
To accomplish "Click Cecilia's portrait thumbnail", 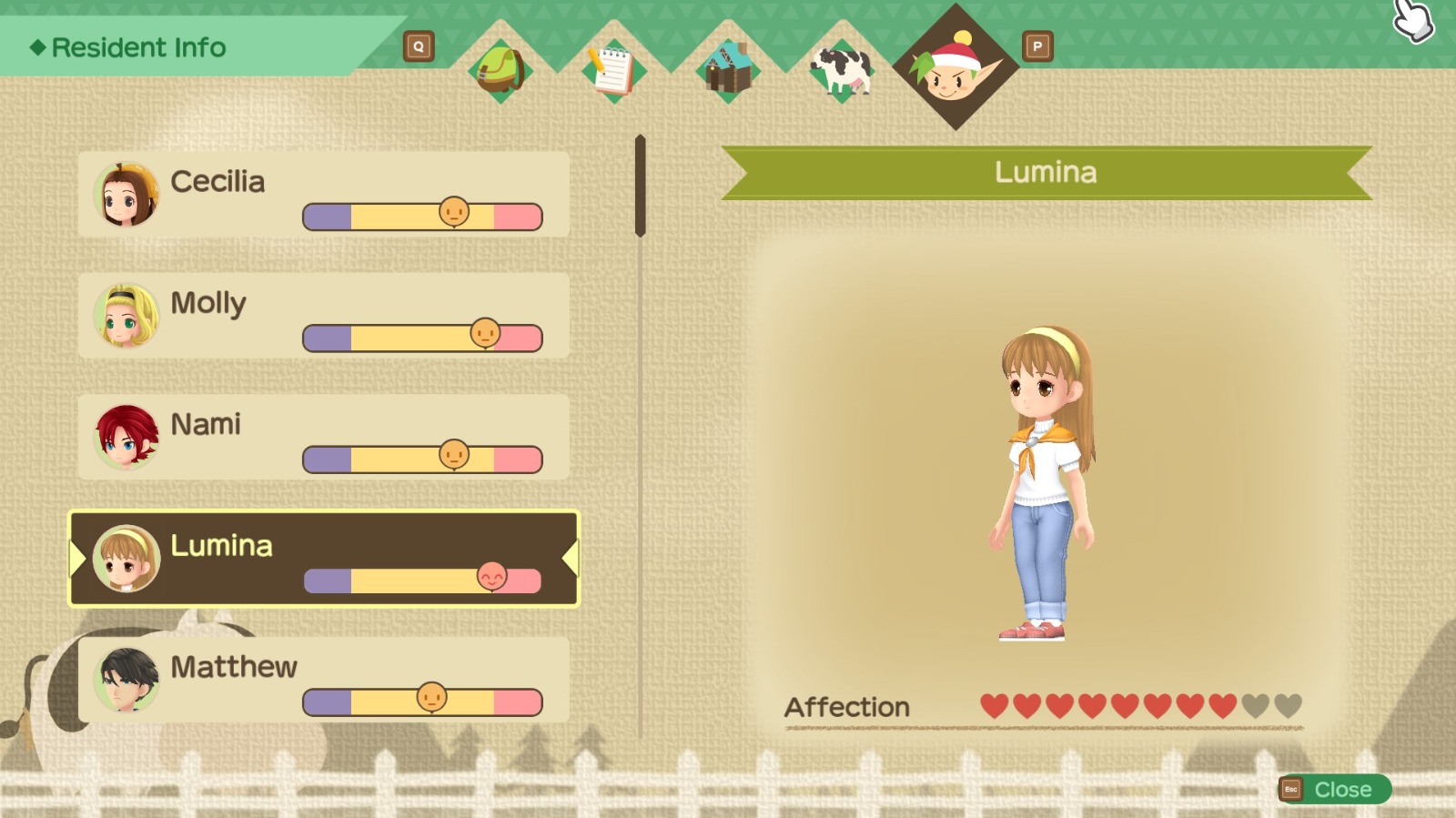I will pos(125,196).
